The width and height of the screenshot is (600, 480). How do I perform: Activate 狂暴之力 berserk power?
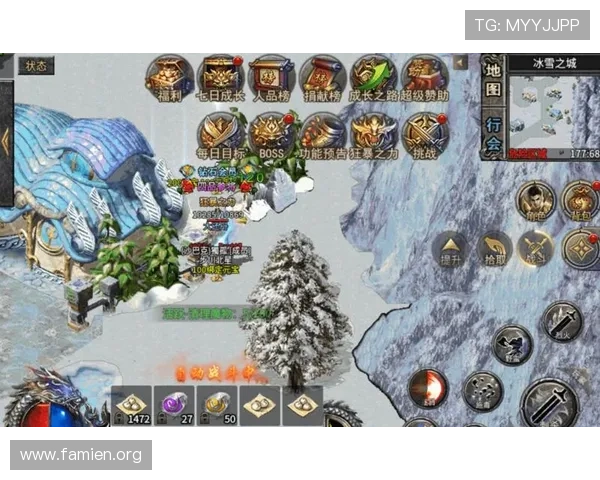[373, 133]
